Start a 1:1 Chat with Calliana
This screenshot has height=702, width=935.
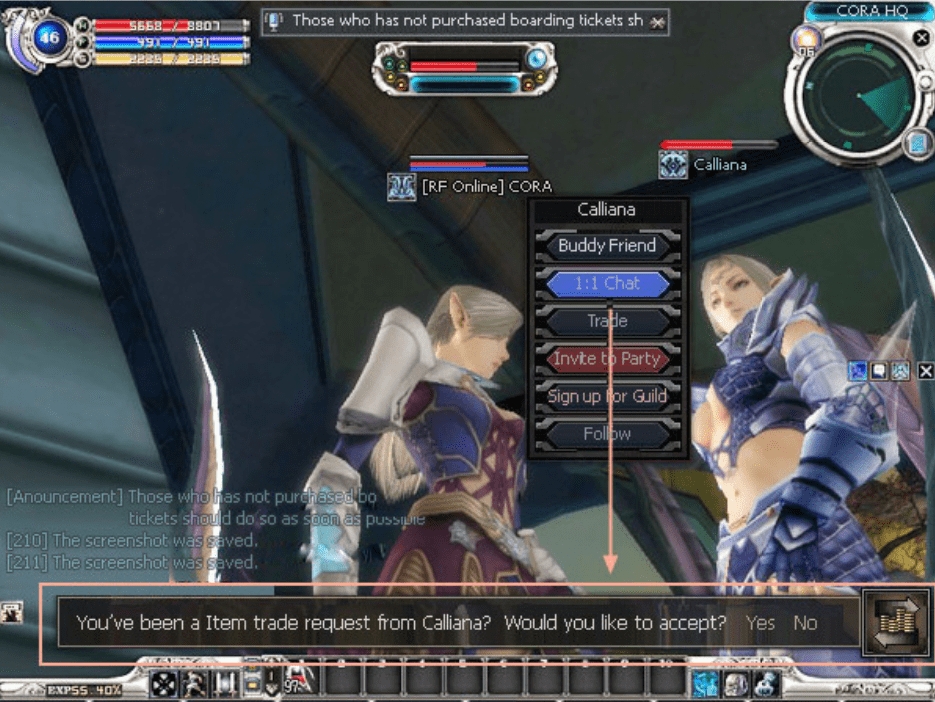(607, 284)
